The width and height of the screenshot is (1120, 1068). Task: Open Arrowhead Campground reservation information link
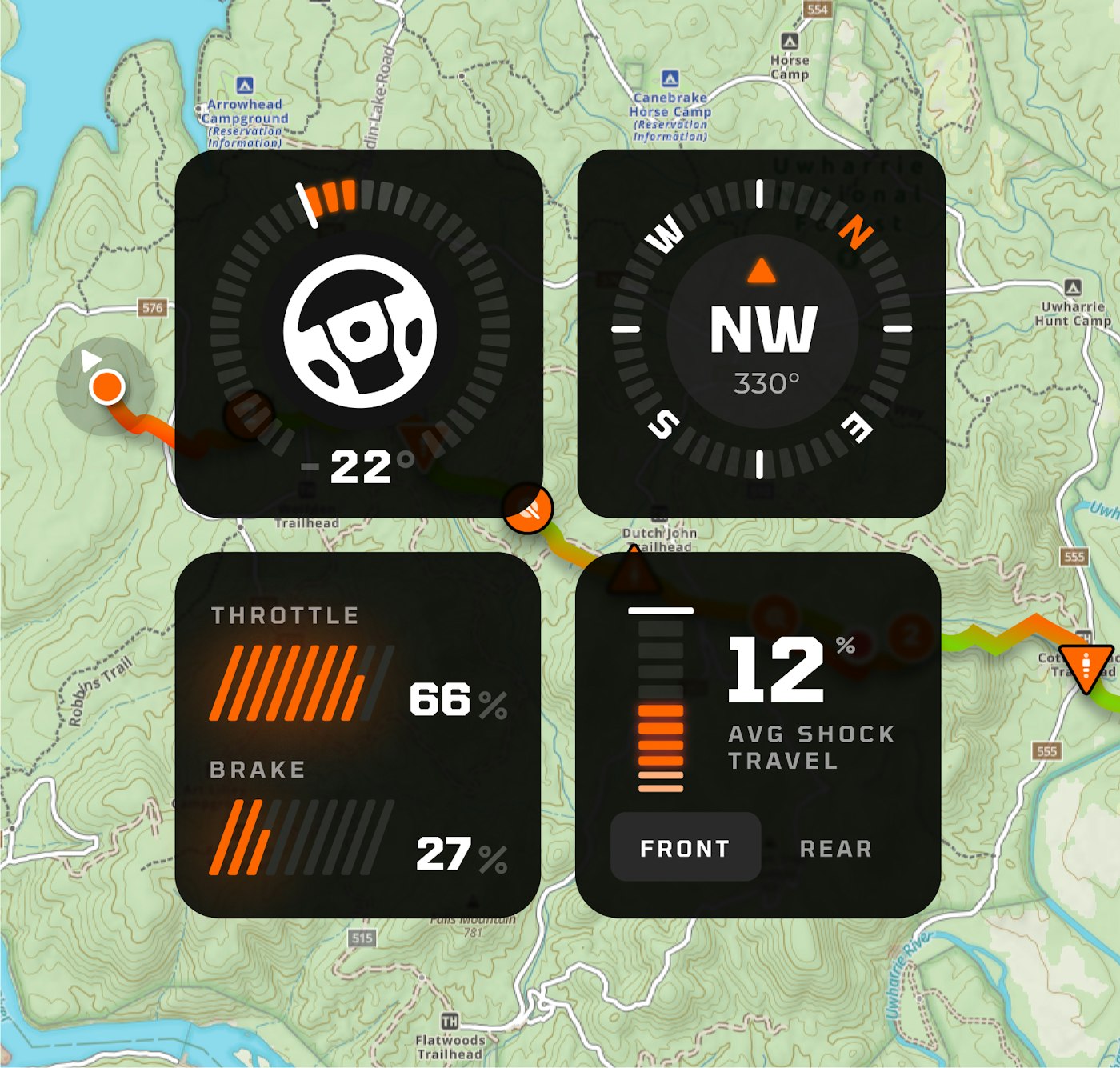(245, 137)
